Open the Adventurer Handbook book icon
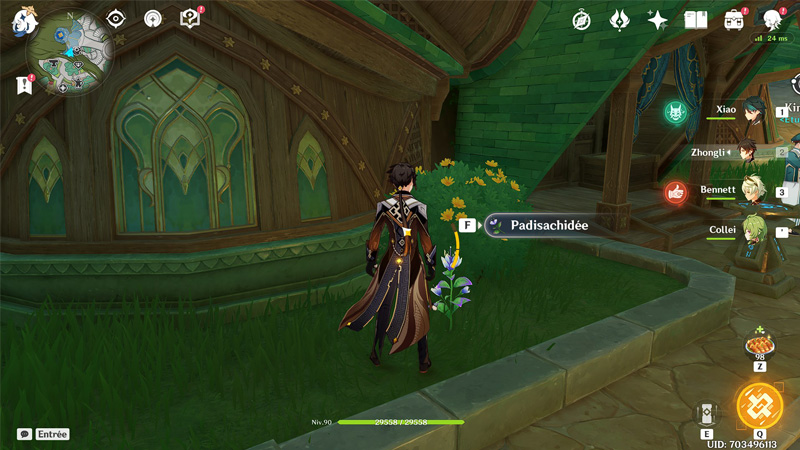The height and width of the screenshot is (450, 800). click(695, 19)
